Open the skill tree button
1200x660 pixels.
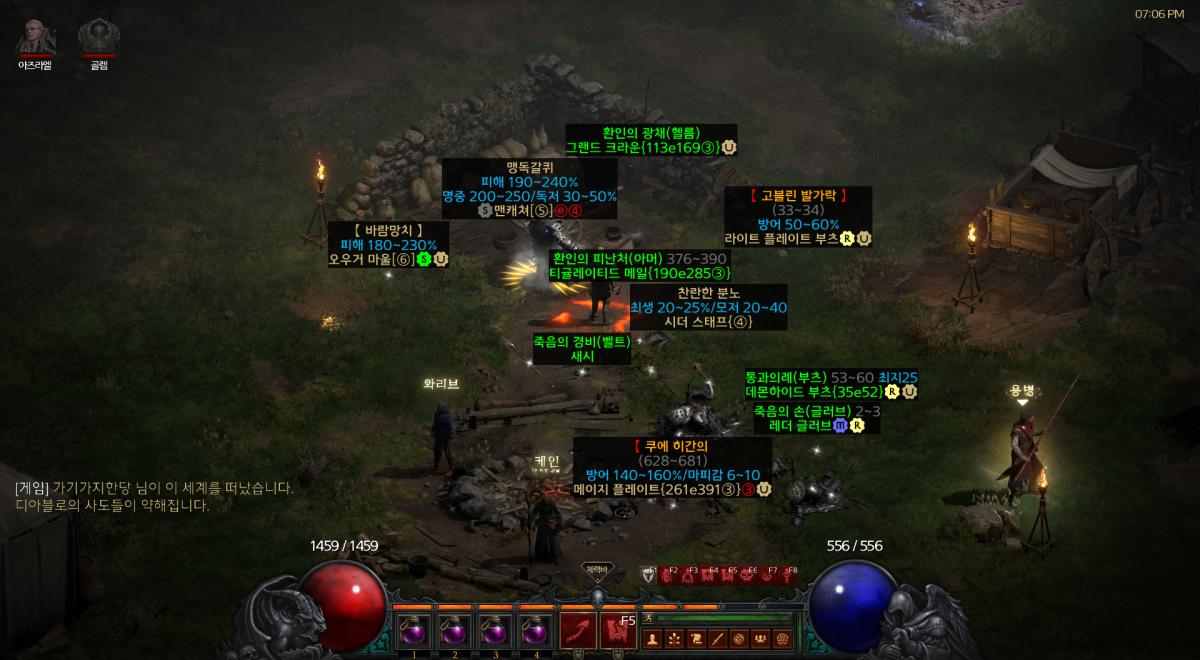pyautogui.click(x=675, y=637)
